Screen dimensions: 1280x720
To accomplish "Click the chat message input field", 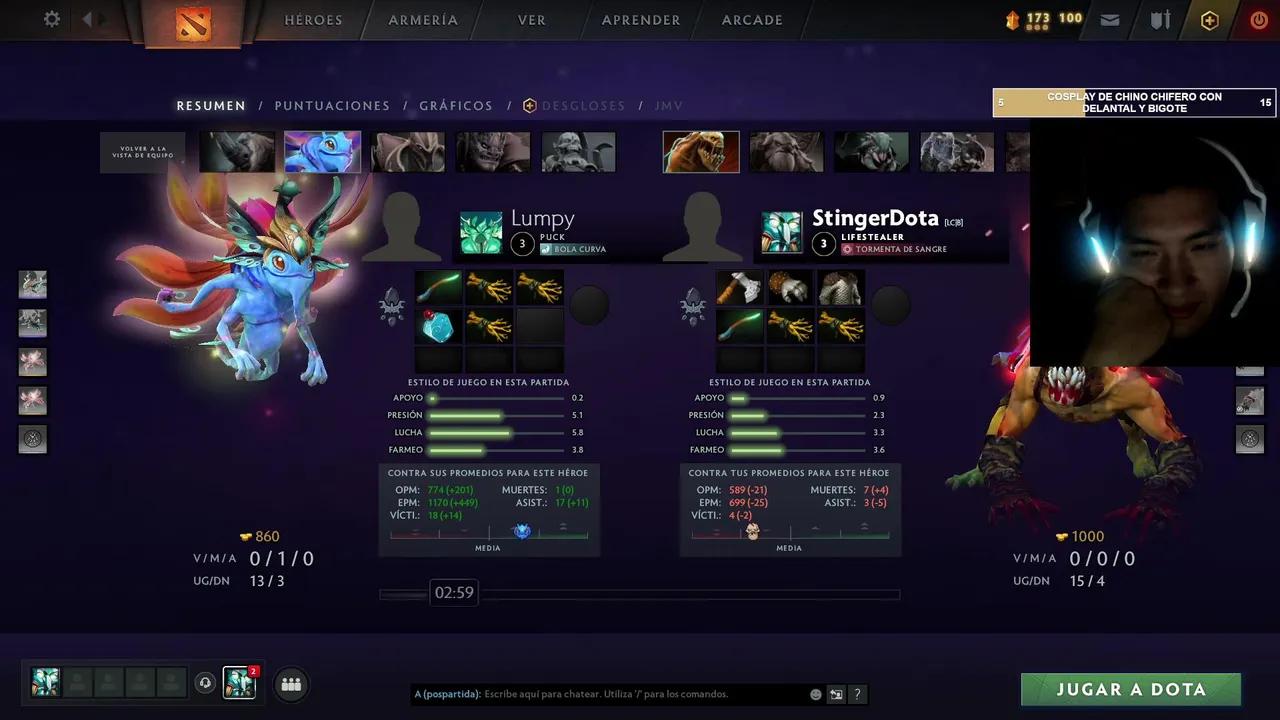I will [x=640, y=694].
